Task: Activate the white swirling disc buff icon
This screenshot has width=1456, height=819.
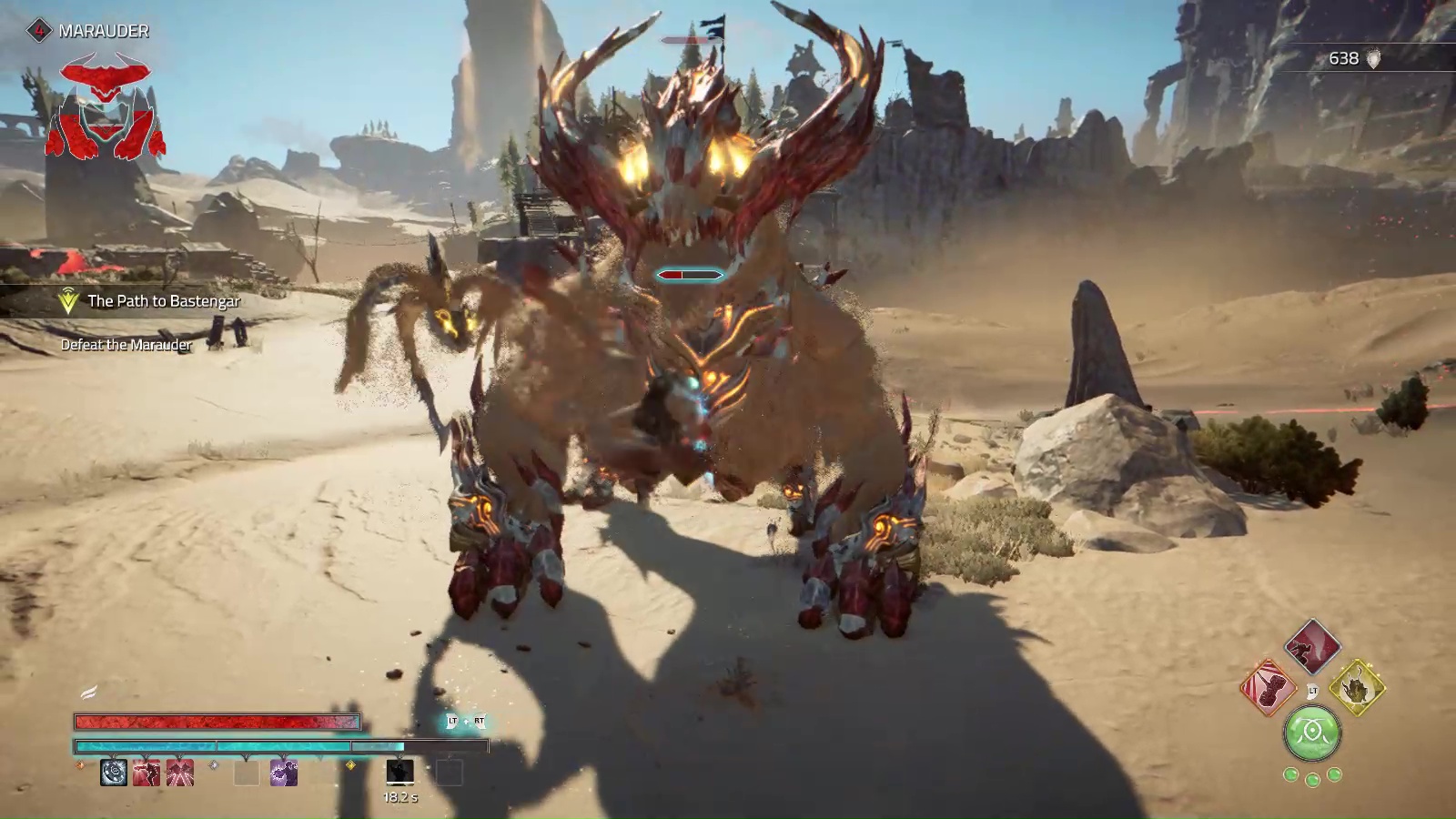Action: coord(114,773)
